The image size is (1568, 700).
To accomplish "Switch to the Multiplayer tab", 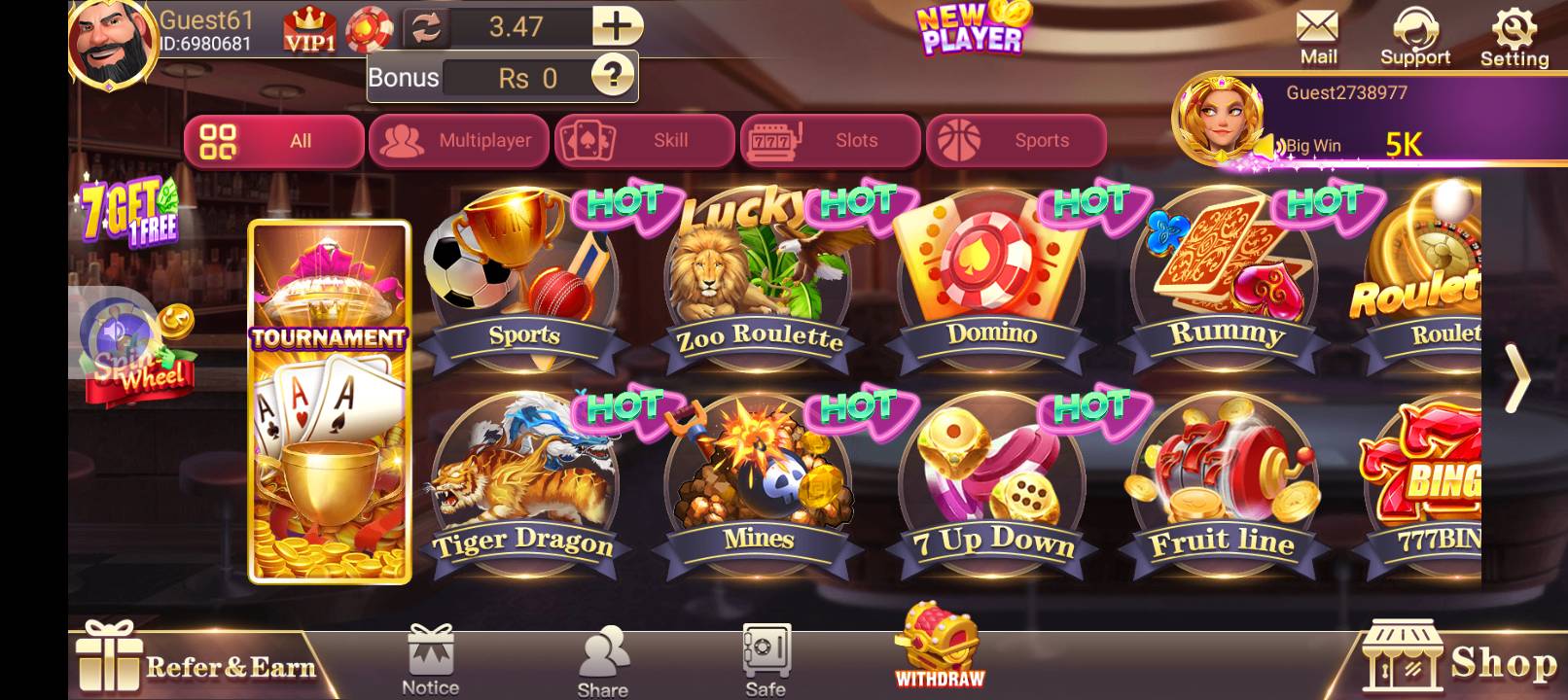I will pyautogui.click(x=459, y=140).
